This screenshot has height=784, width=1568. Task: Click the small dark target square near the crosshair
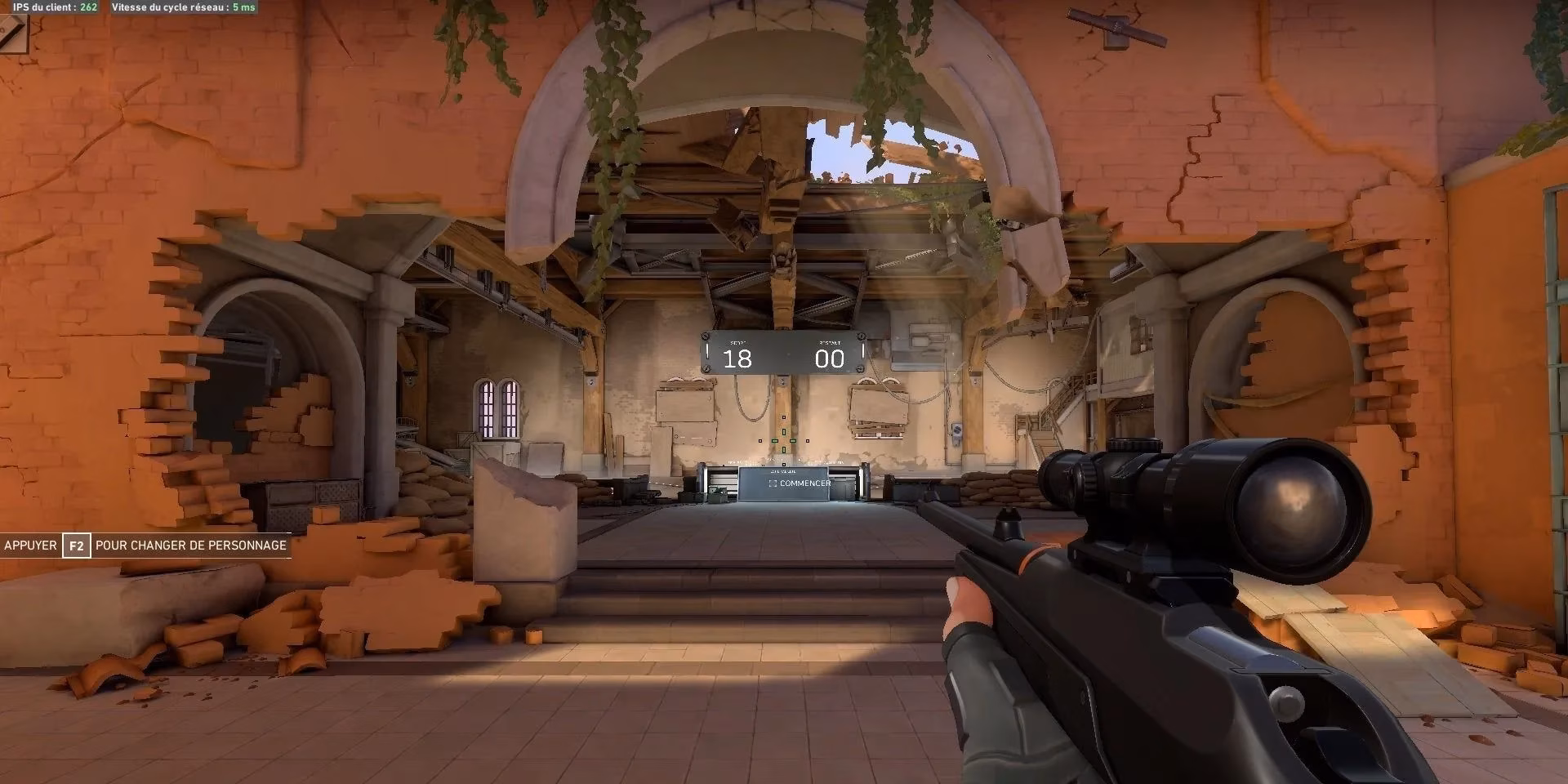[783, 417]
